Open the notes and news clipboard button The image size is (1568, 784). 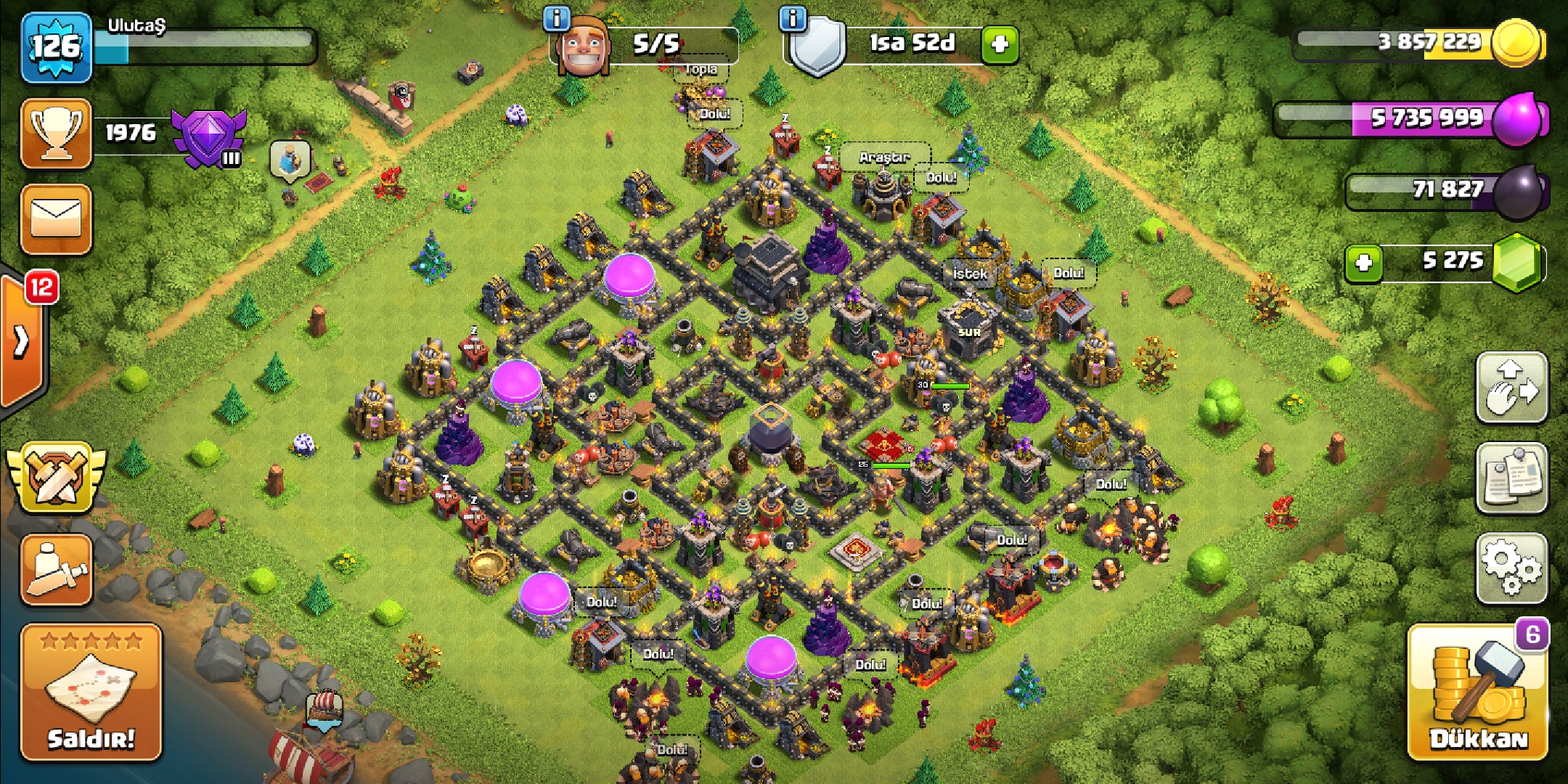(1512, 478)
